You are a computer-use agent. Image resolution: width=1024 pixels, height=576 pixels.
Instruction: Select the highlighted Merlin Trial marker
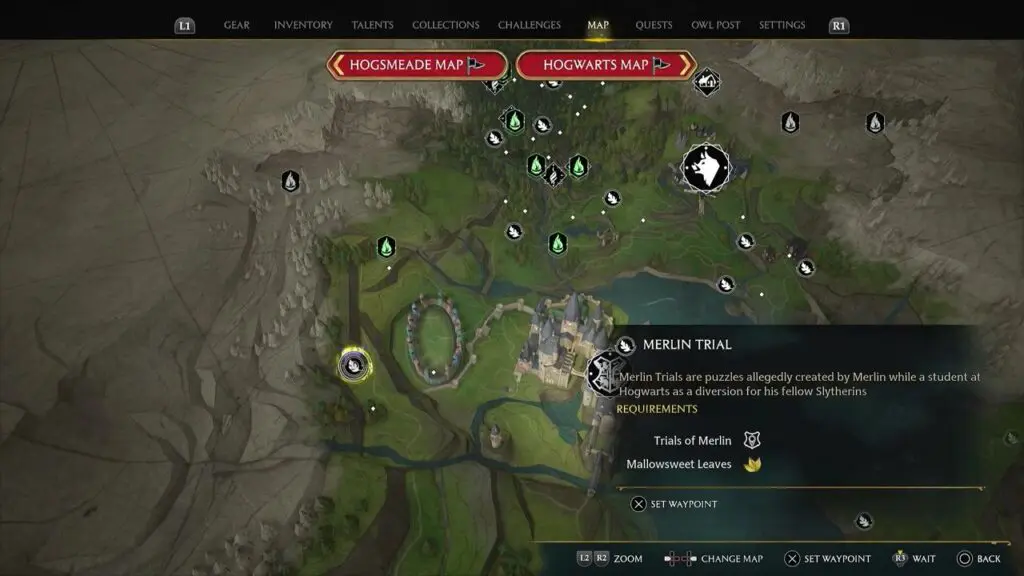(x=354, y=365)
